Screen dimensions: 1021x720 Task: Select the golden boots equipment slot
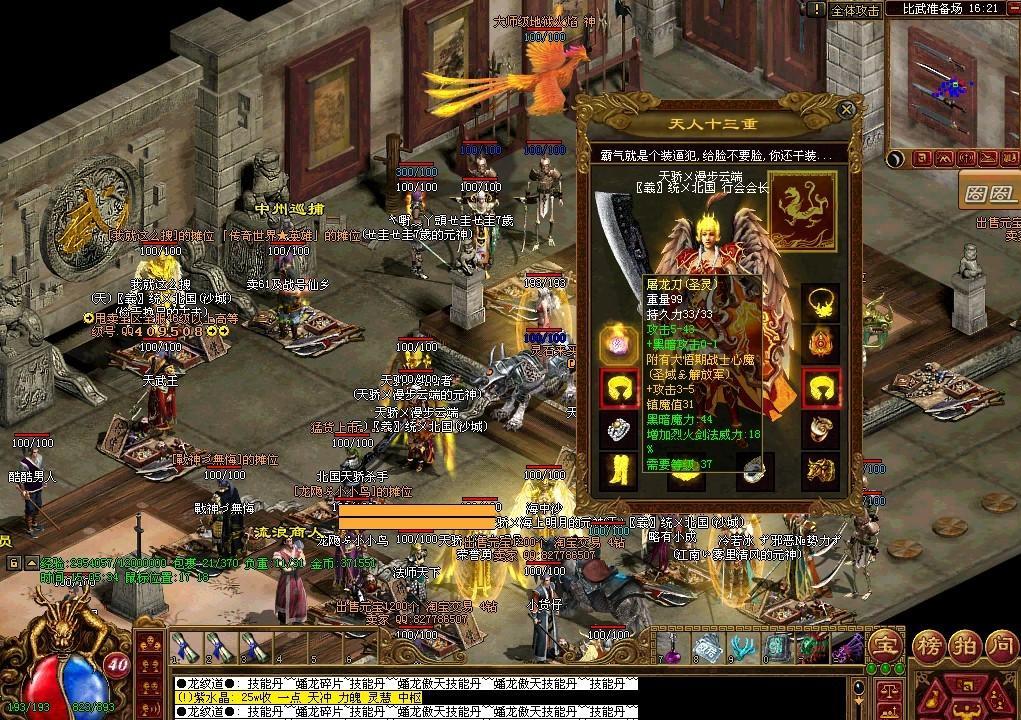618,470
